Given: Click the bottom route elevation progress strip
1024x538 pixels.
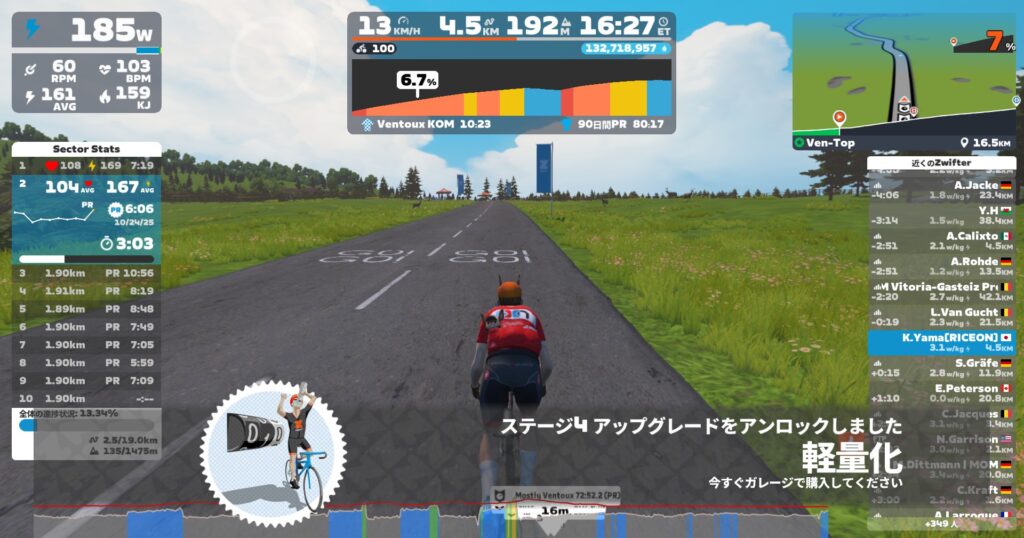Looking at the screenshot, I should click(430, 523).
